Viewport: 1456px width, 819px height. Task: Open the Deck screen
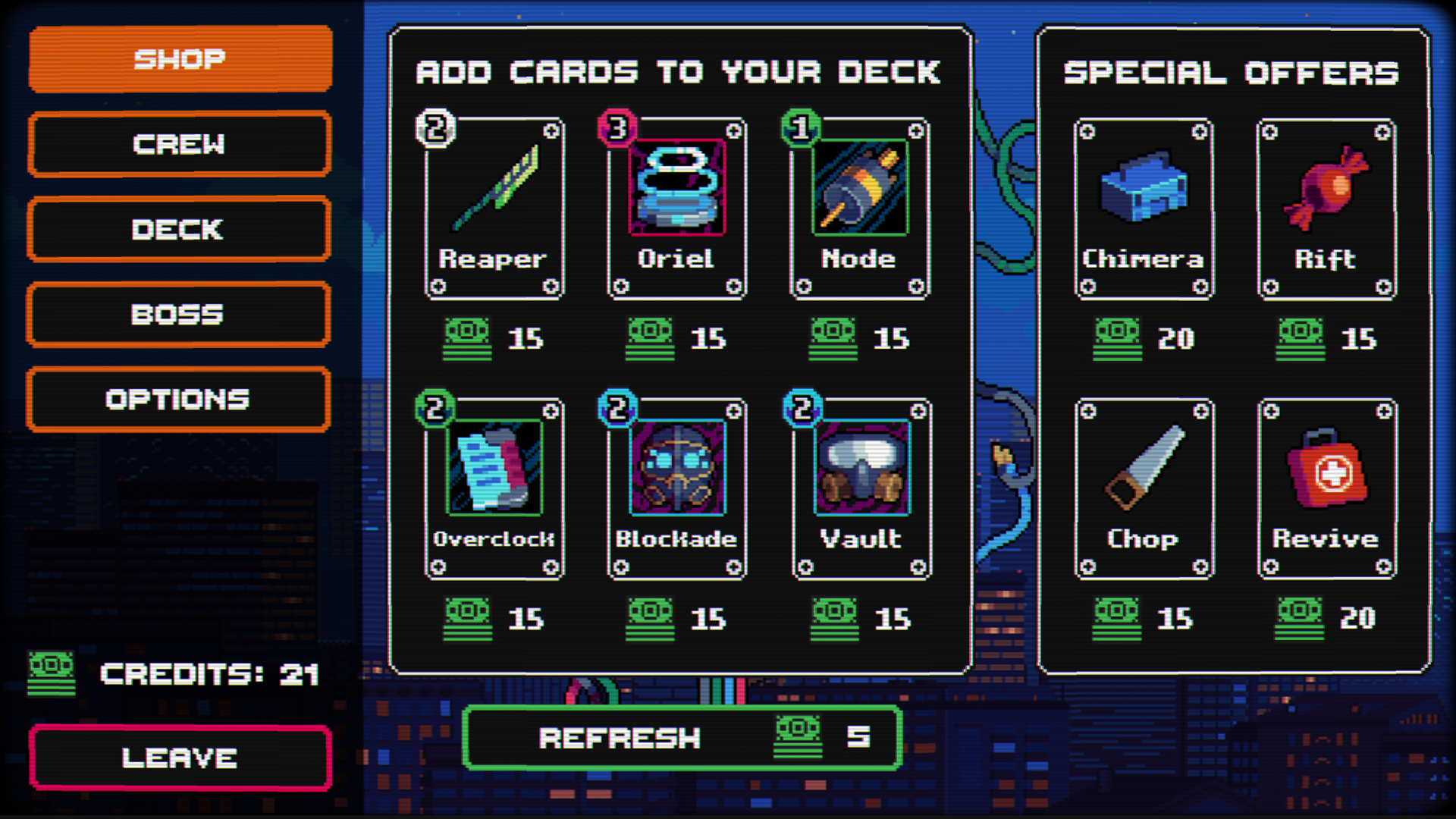[179, 229]
